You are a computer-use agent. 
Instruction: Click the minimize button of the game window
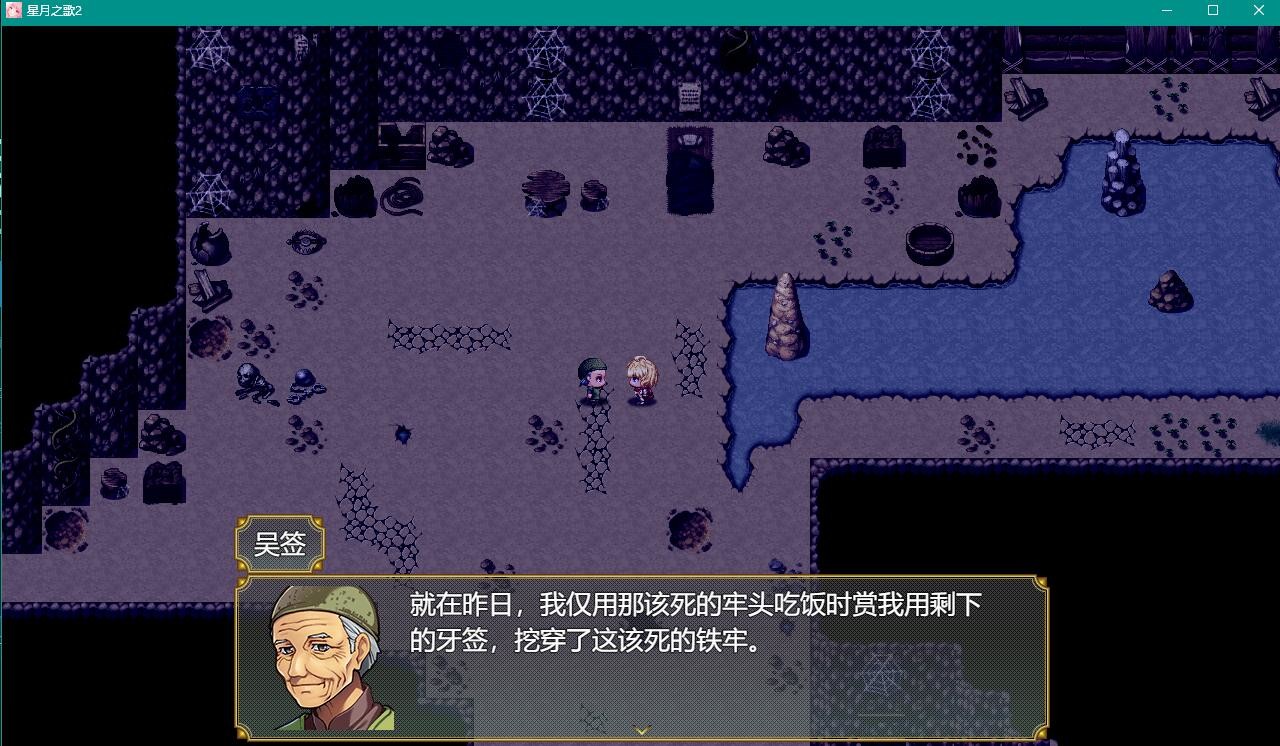[1165, 11]
